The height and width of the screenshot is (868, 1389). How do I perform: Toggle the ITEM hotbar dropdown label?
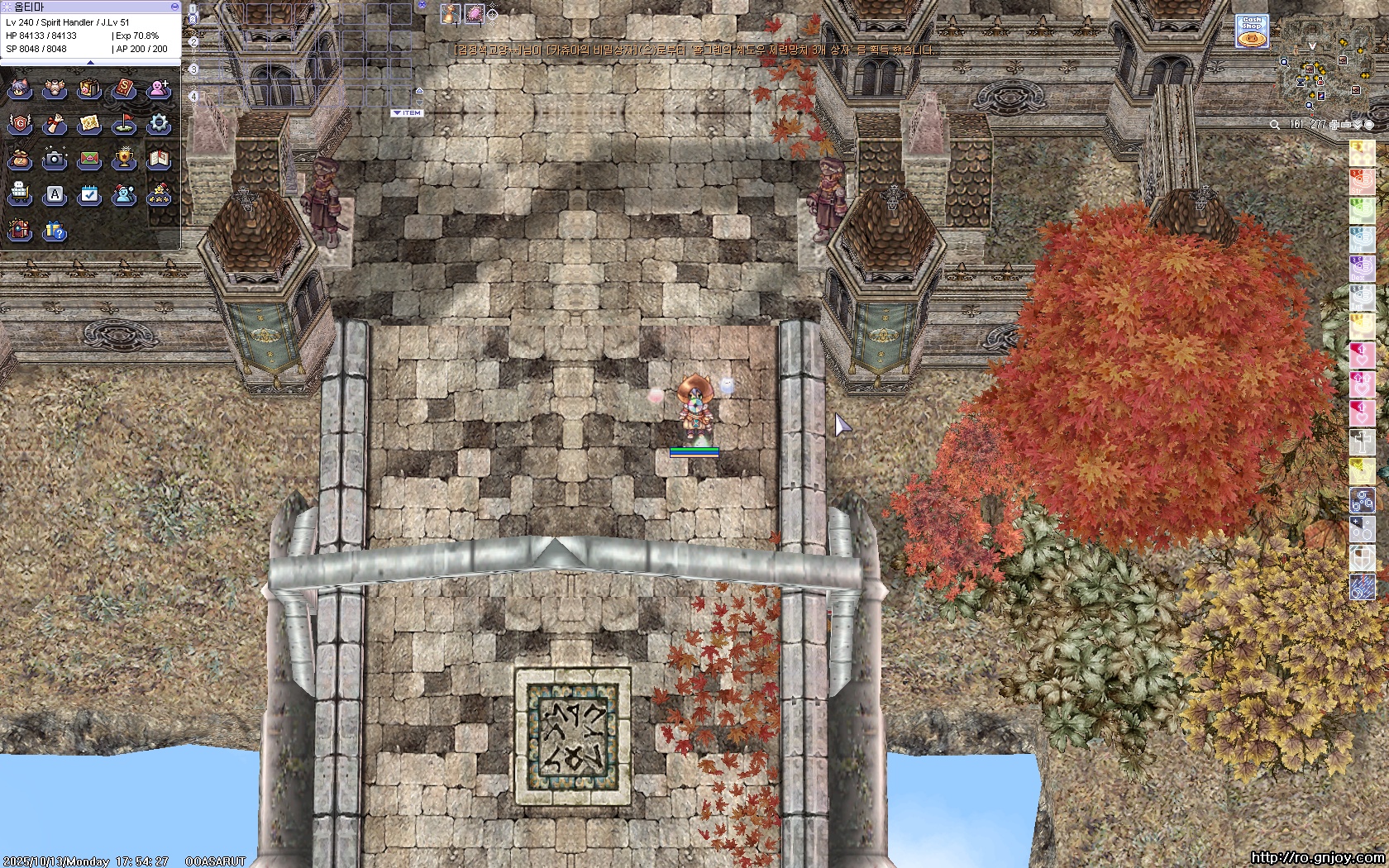407,112
